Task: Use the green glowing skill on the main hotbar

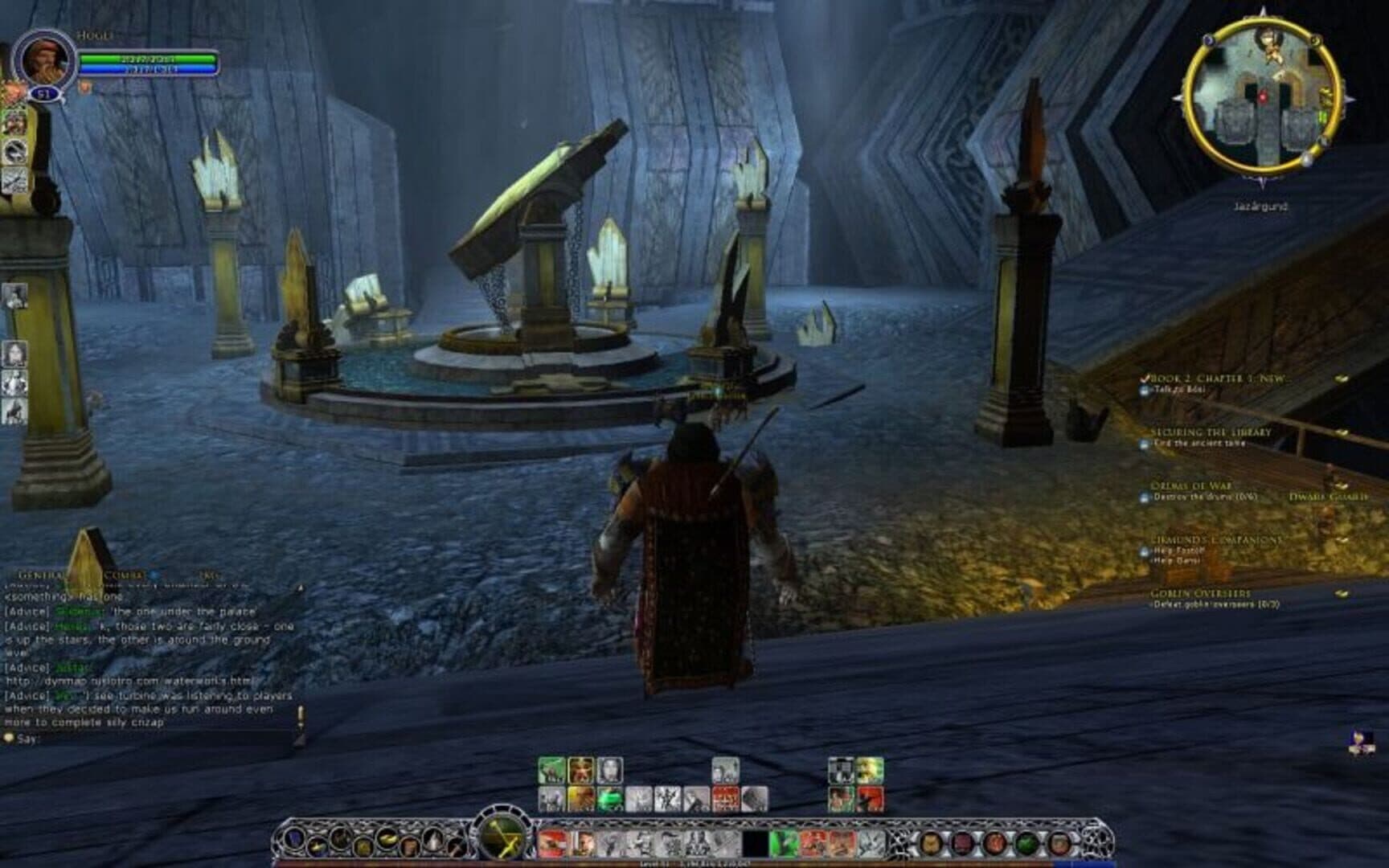Action: 785,843
